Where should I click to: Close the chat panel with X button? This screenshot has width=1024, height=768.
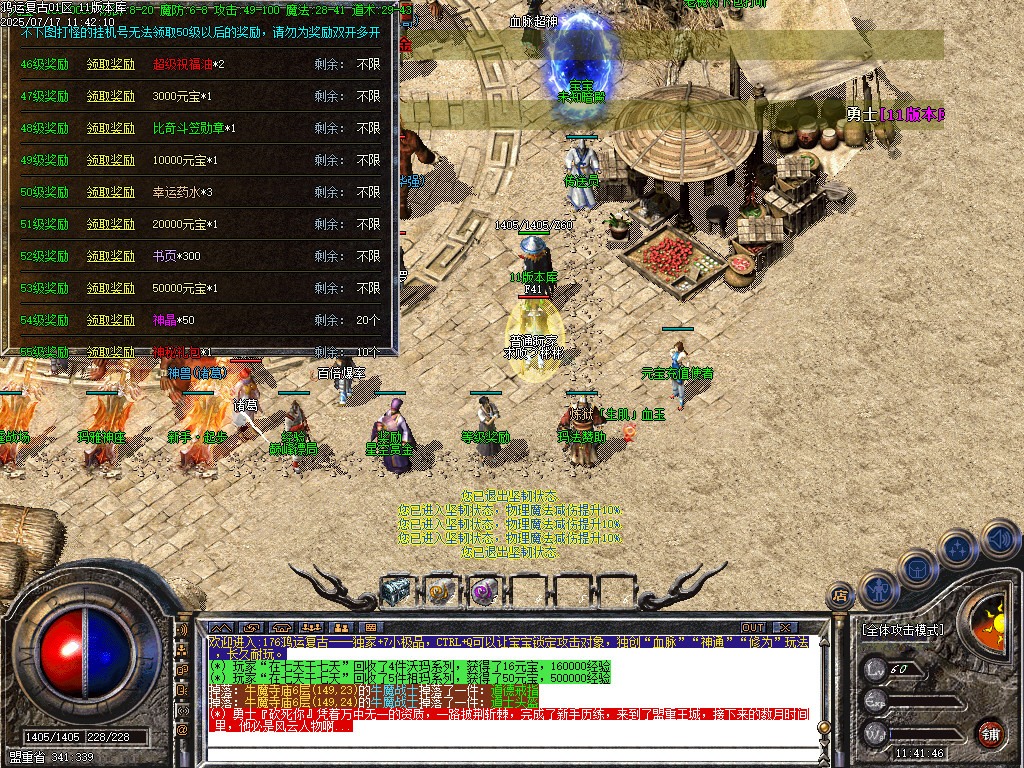pos(784,627)
